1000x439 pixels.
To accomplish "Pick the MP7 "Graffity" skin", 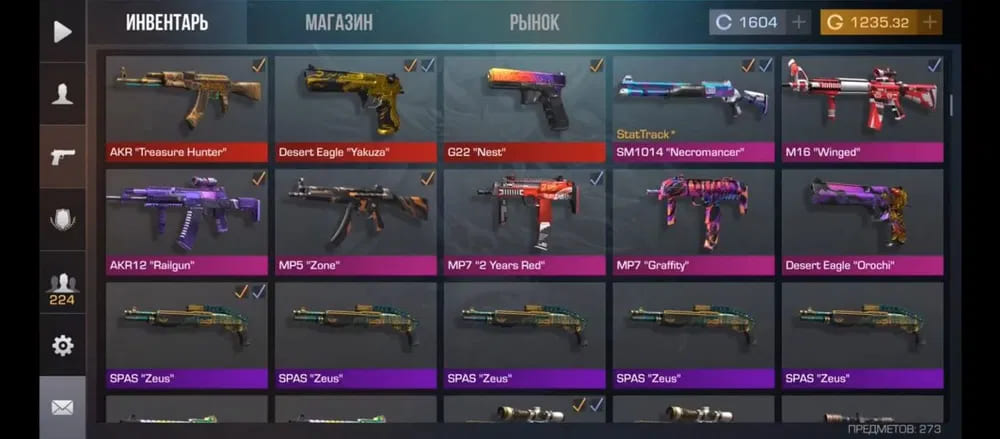I will (x=693, y=221).
